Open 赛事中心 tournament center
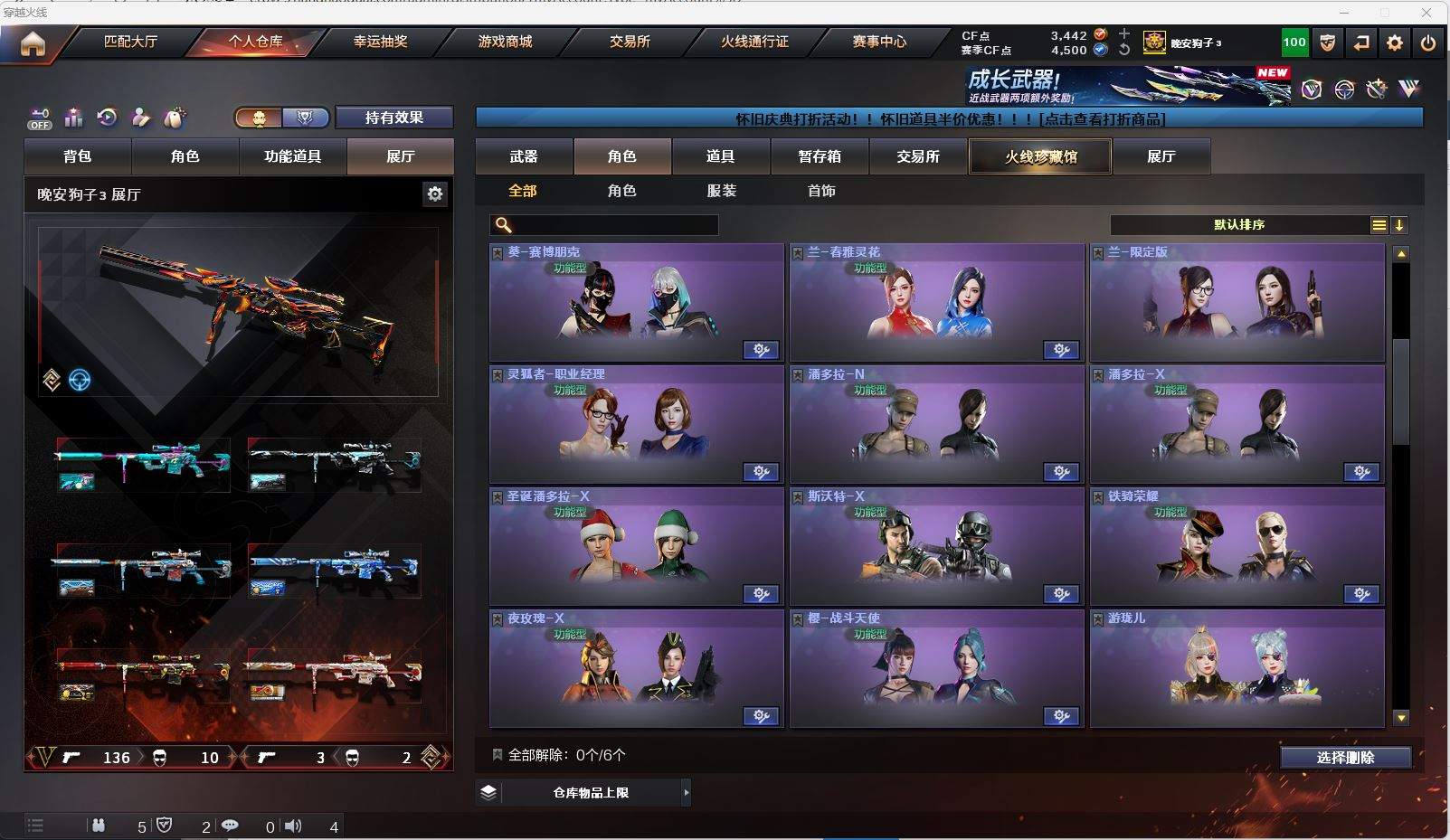This screenshot has width=1450, height=840. click(878, 42)
